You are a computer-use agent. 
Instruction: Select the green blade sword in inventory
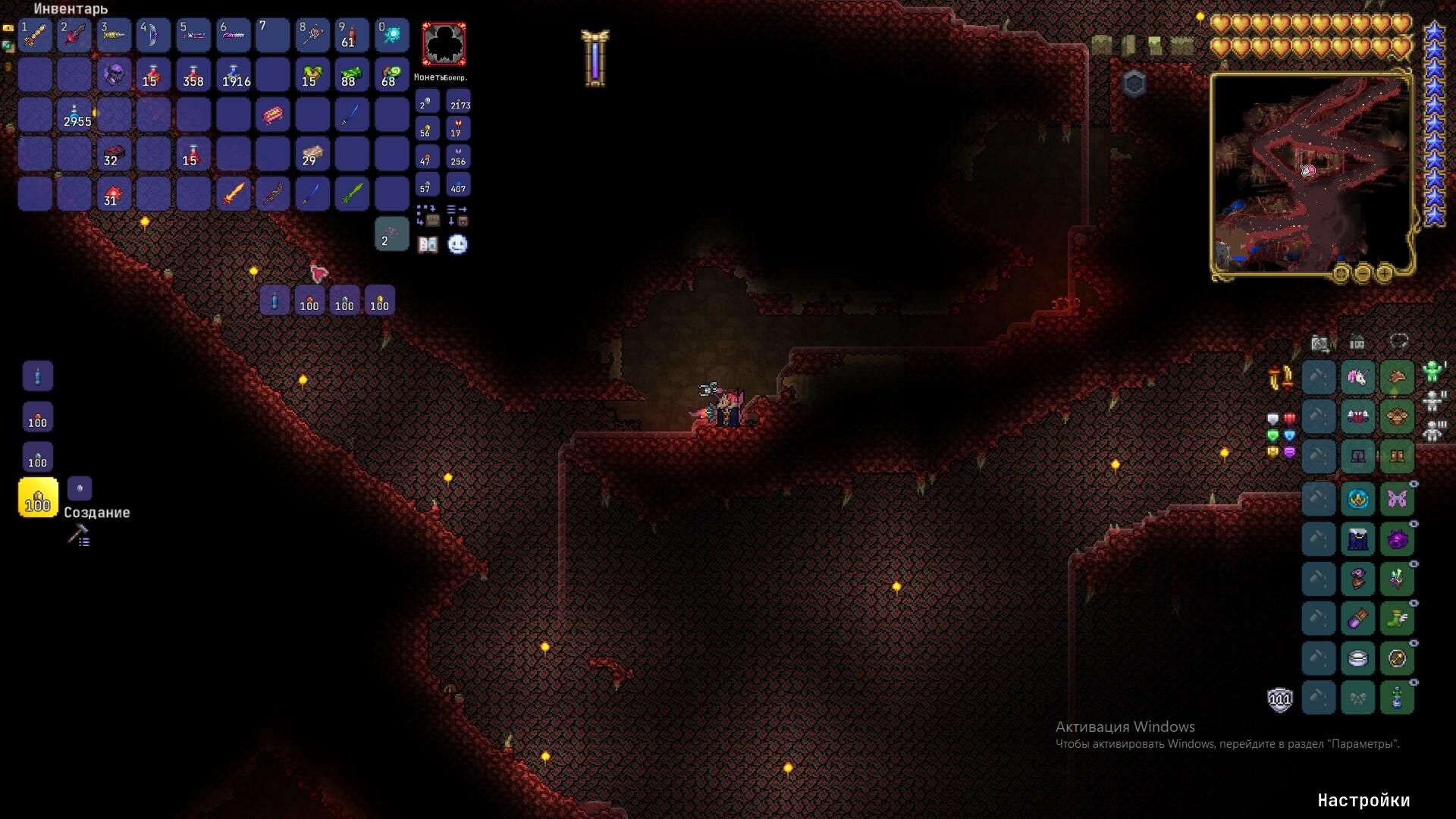pyautogui.click(x=351, y=193)
